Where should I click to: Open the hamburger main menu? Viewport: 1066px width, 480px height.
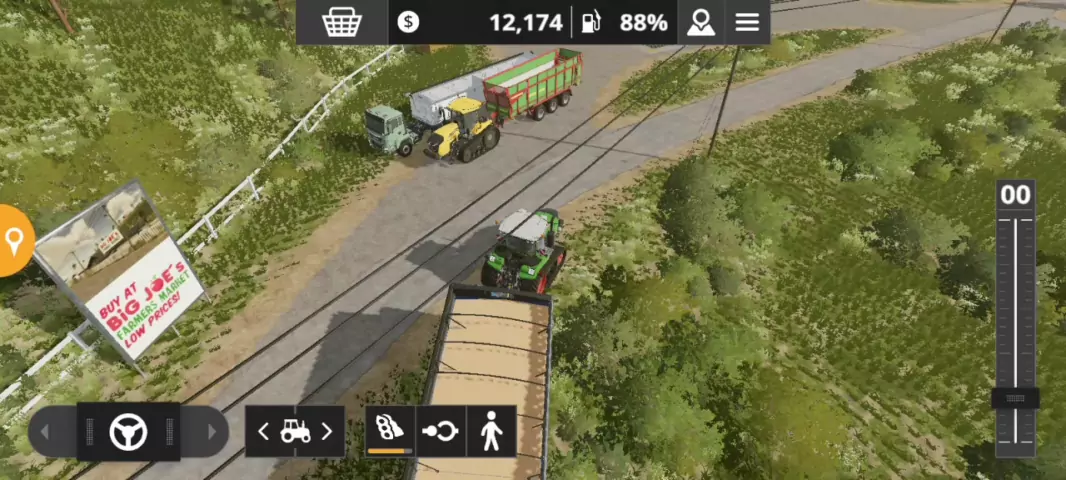click(747, 22)
